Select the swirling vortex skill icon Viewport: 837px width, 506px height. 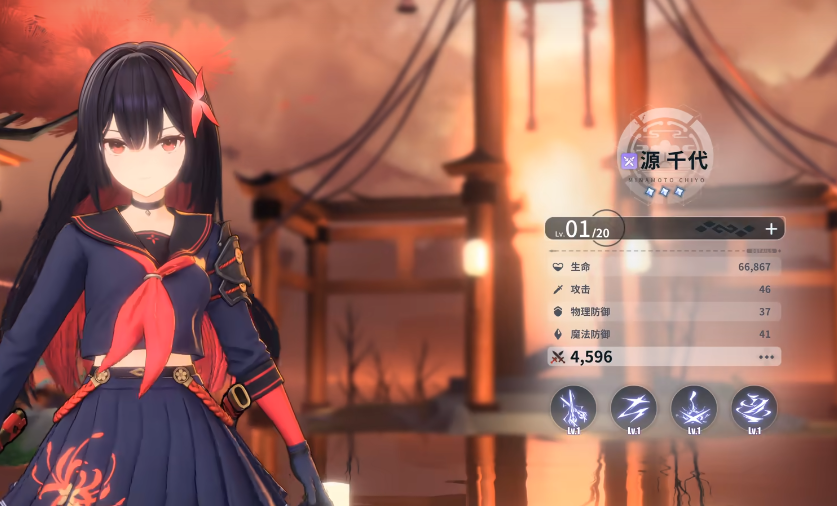point(754,407)
